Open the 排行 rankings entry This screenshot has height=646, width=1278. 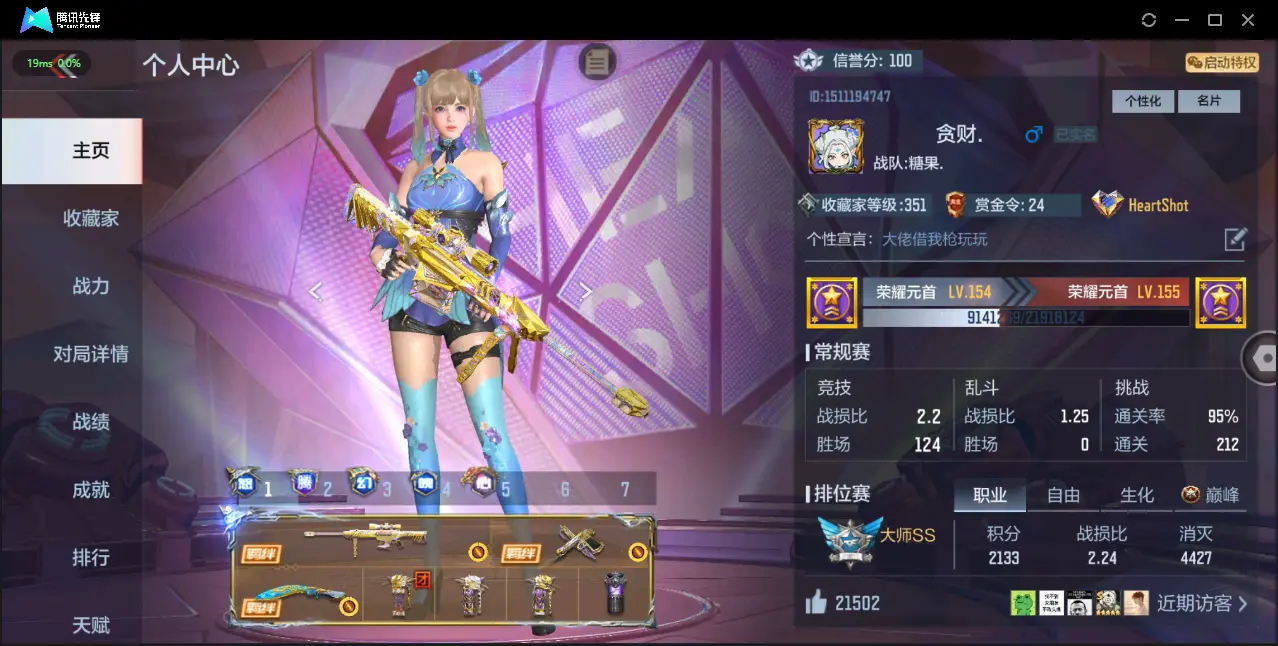coord(90,557)
